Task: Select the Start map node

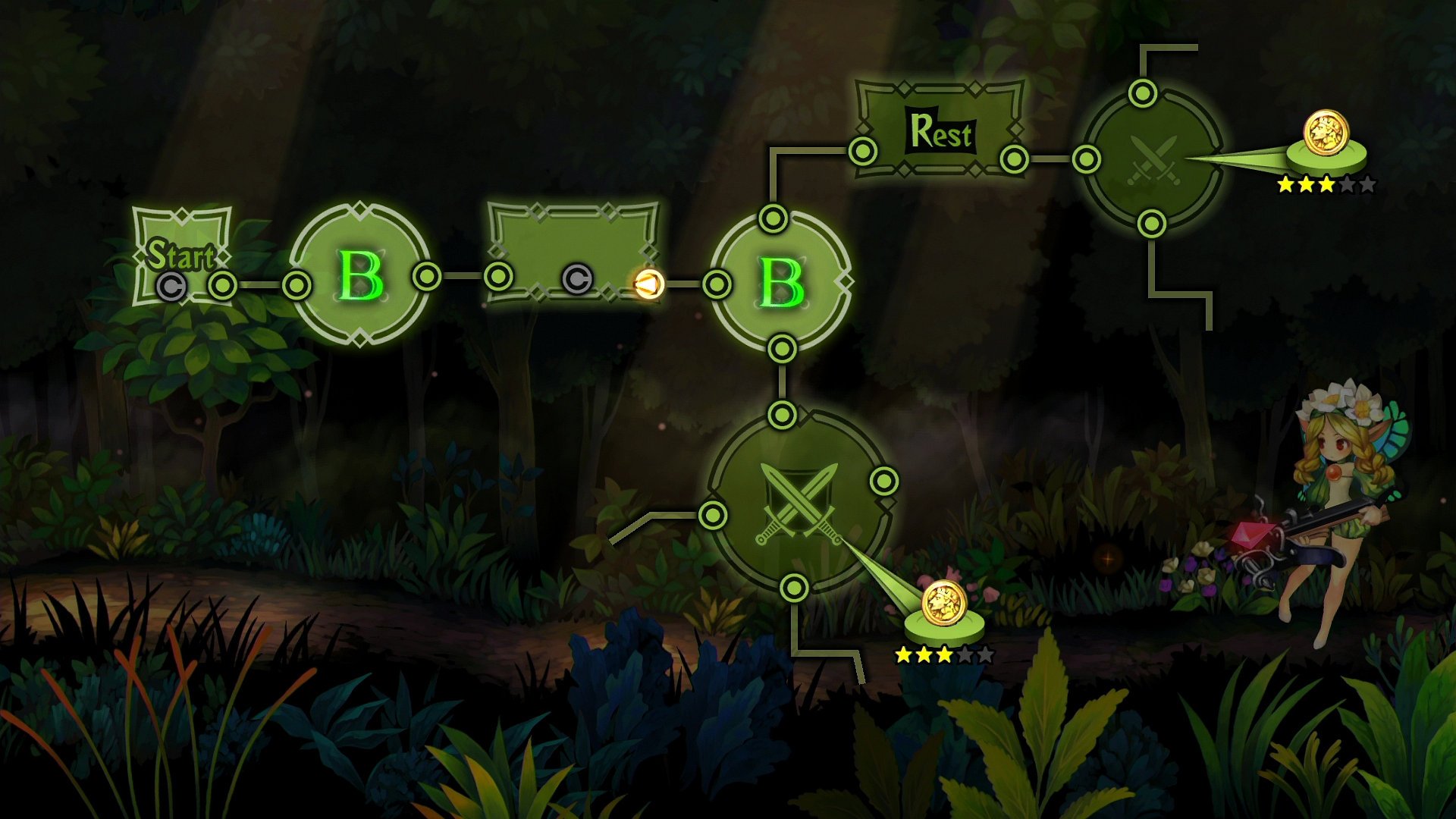Action: [x=182, y=256]
